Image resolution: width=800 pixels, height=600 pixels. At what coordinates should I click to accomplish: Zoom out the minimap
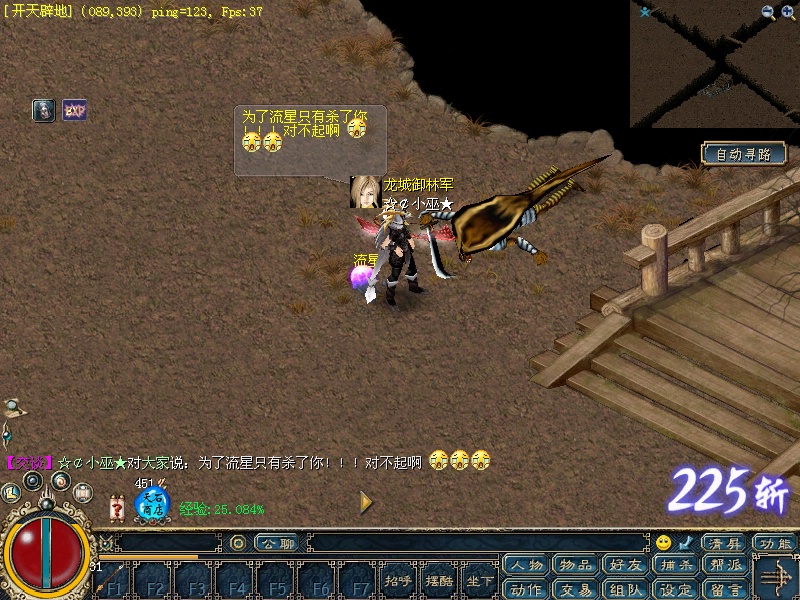point(768,12)
